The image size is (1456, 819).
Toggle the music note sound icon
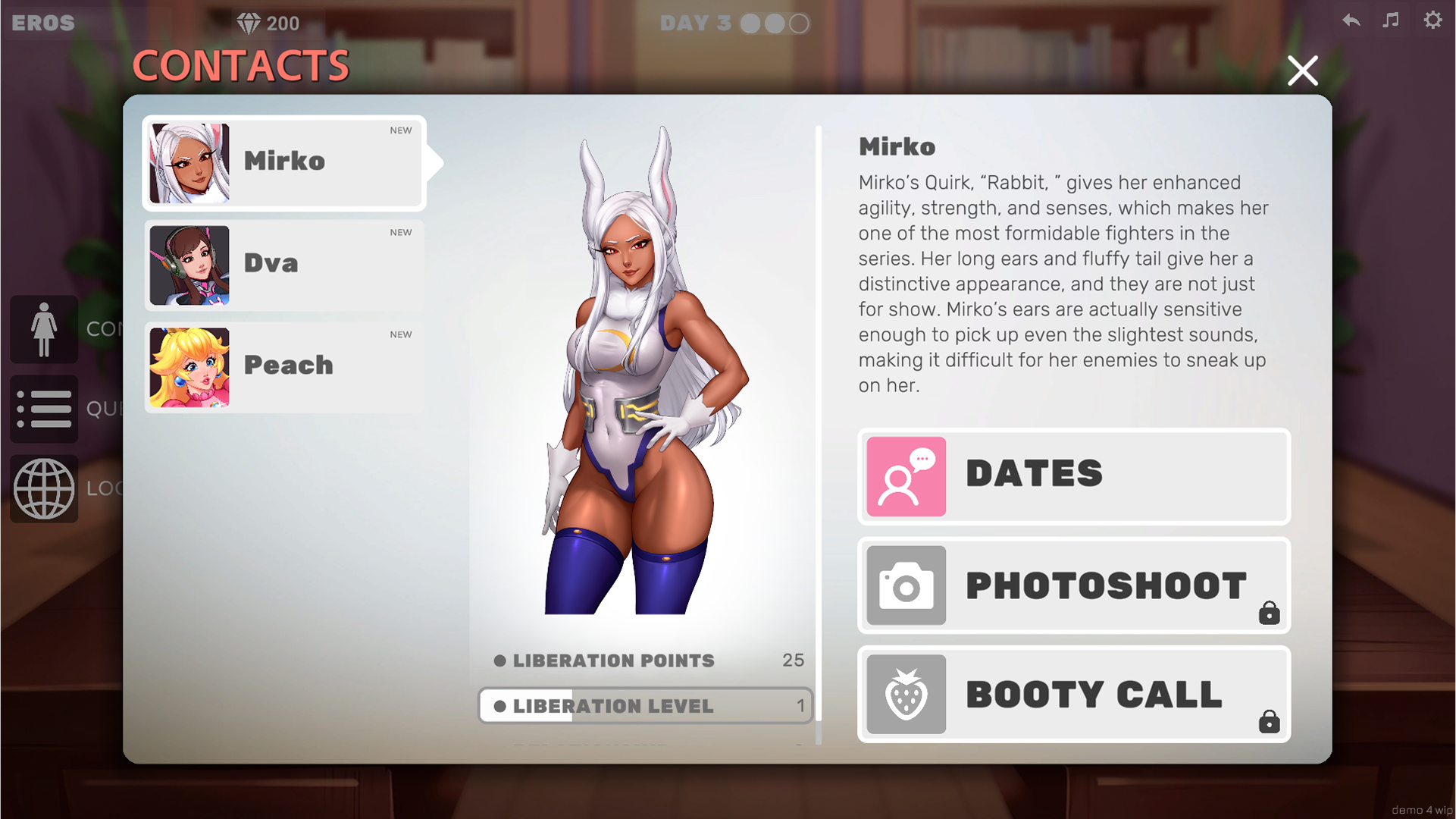[1391, 20]
